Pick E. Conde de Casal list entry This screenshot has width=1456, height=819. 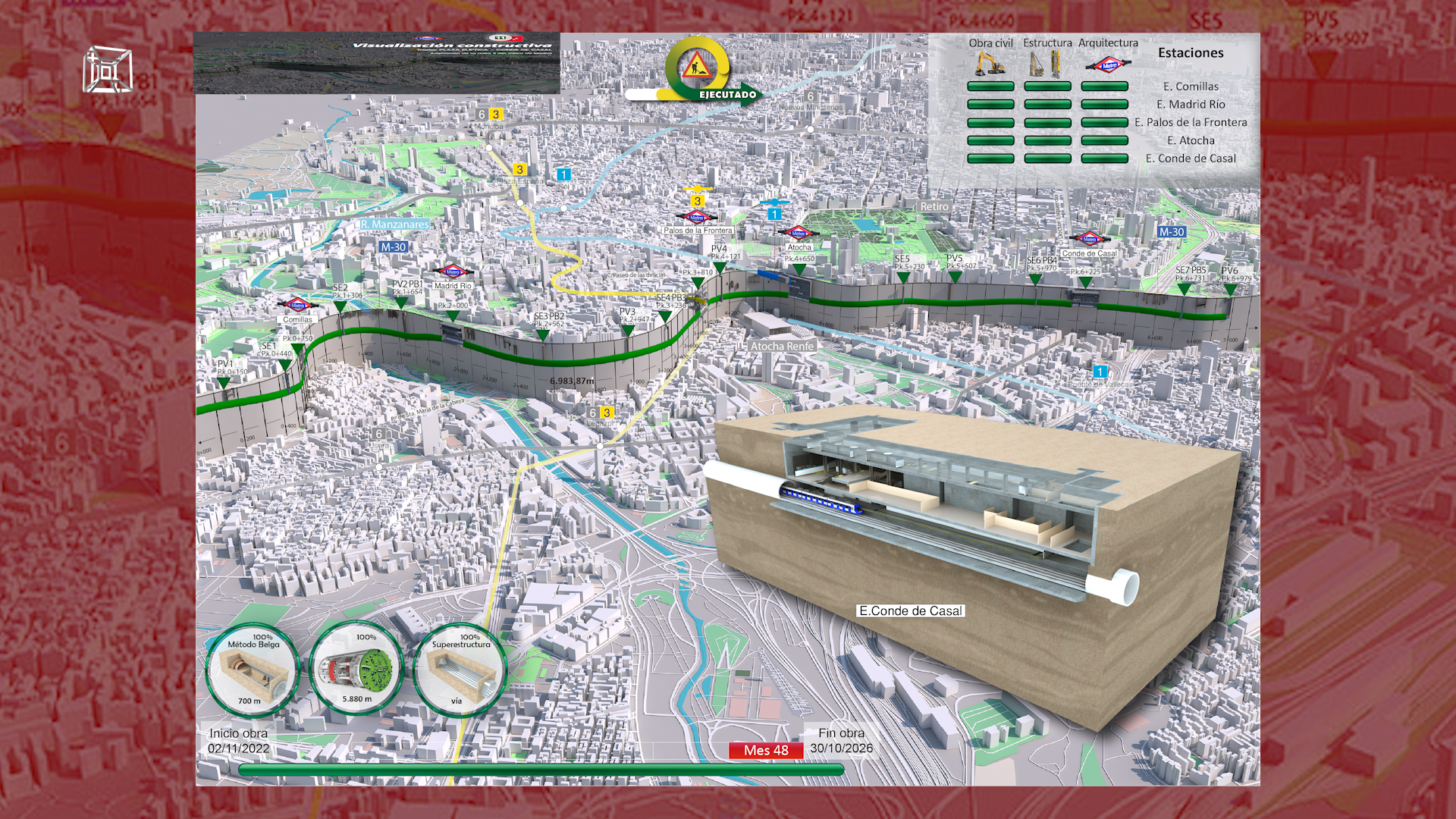point(1191,158)
